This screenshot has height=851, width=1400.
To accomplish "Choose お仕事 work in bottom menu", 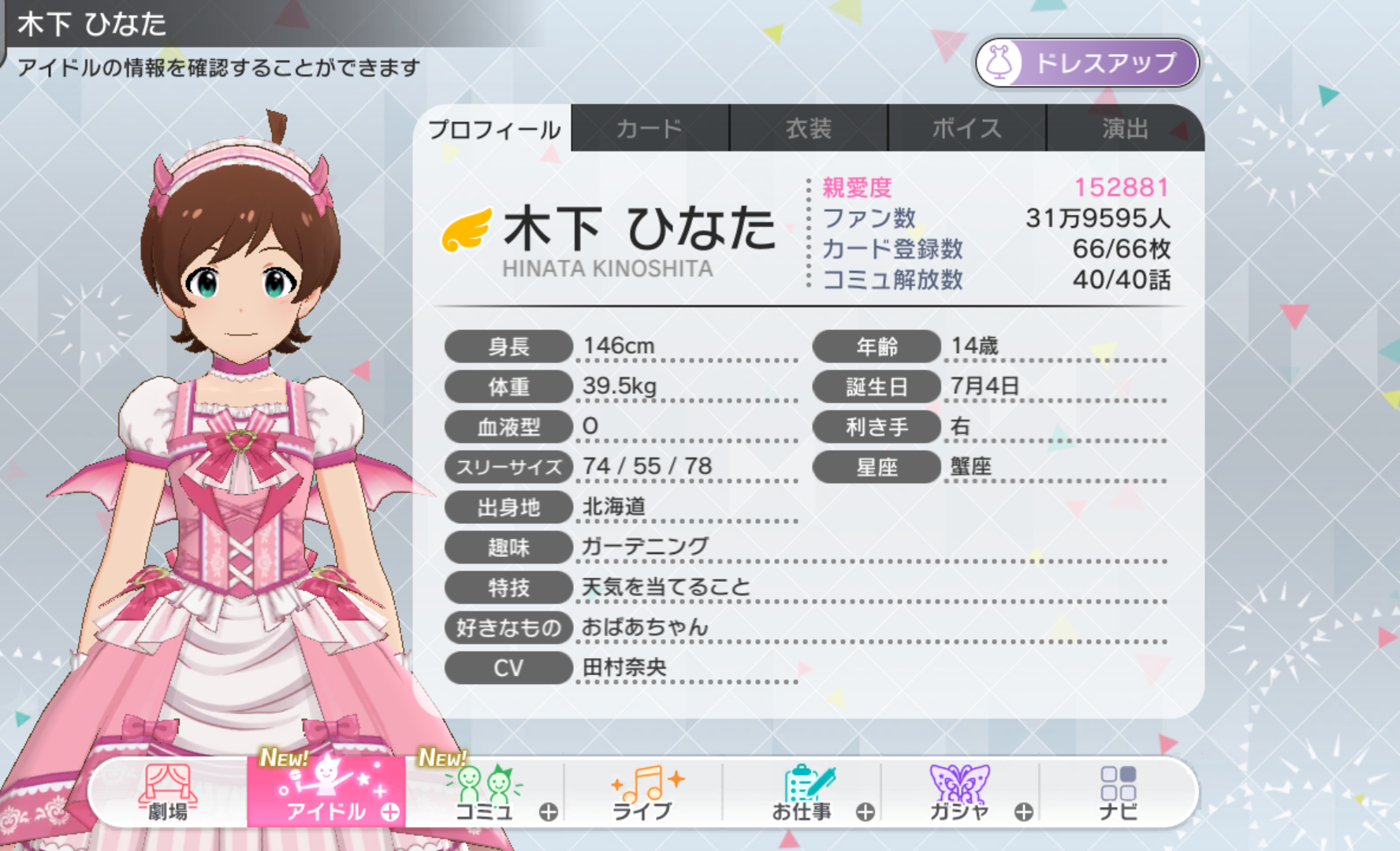I will (802, 793).
